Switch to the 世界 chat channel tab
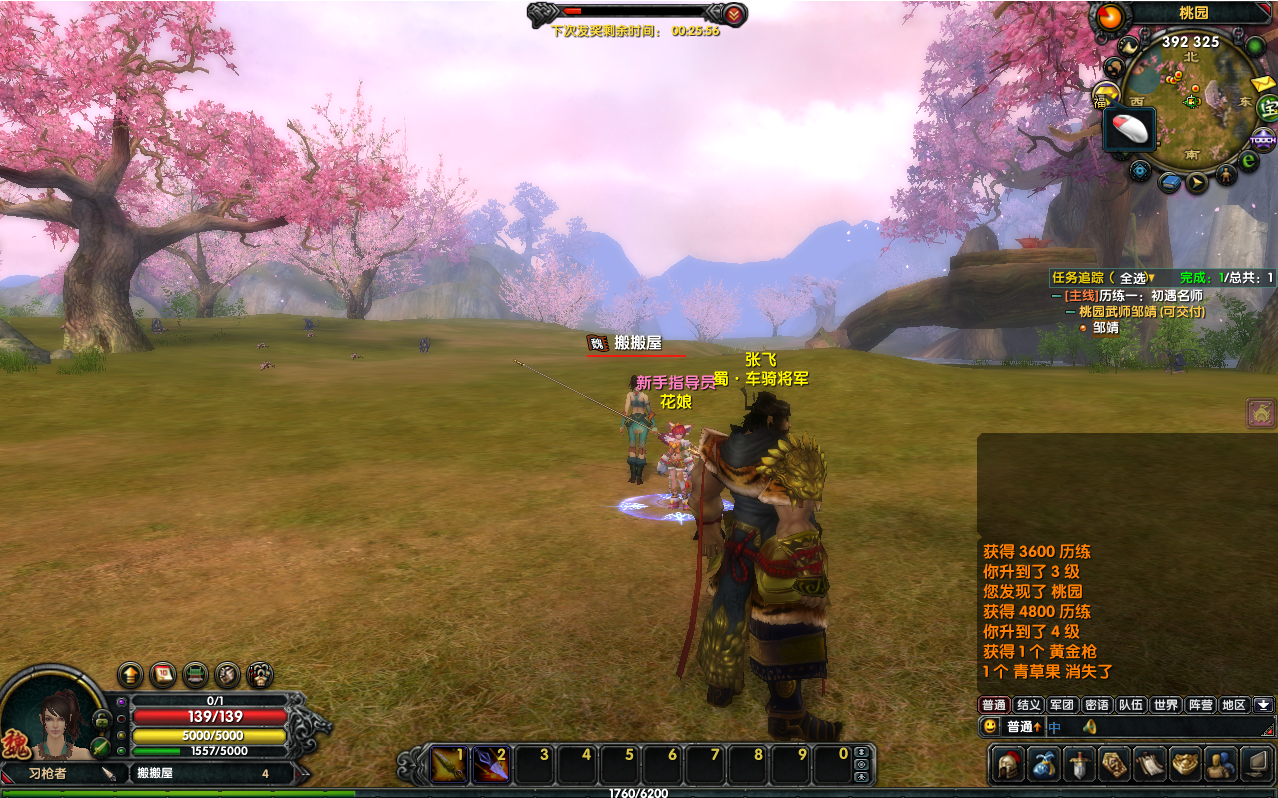Viewport: 1278px width, 798px height. [1166, 705]
